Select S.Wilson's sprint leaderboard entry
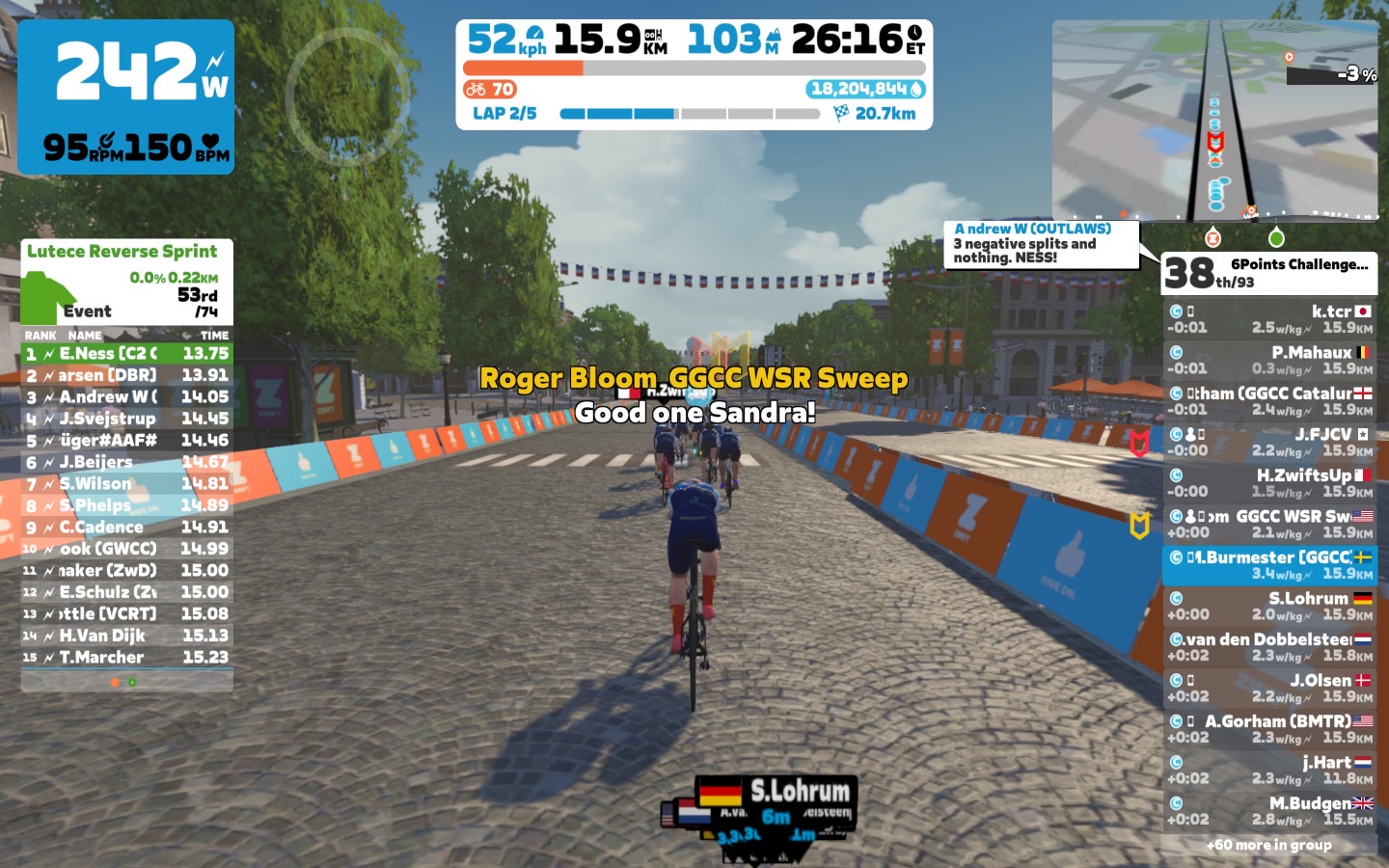This screenshot has height=868, width=1389. click(126, 484)
